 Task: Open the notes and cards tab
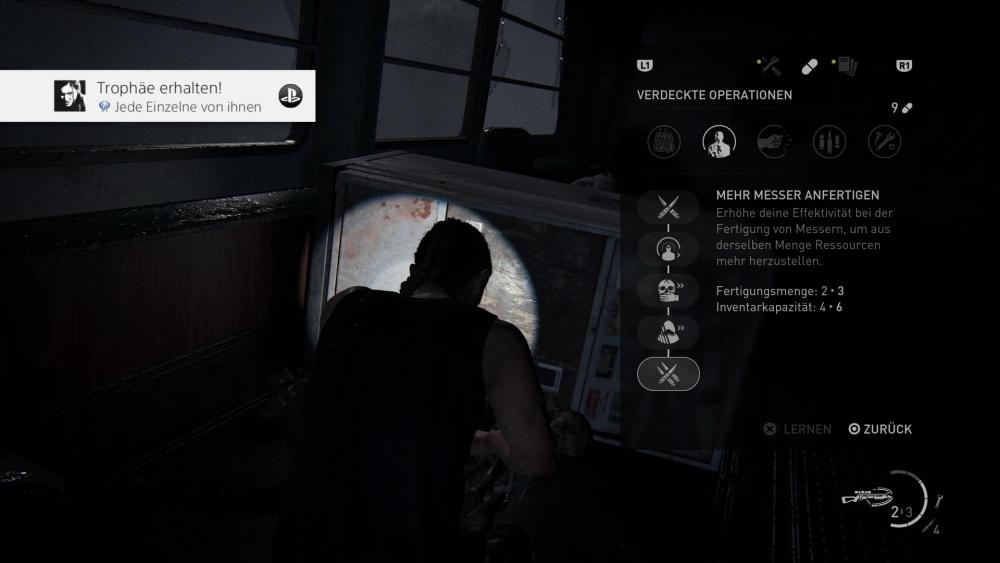pos(847,66)
